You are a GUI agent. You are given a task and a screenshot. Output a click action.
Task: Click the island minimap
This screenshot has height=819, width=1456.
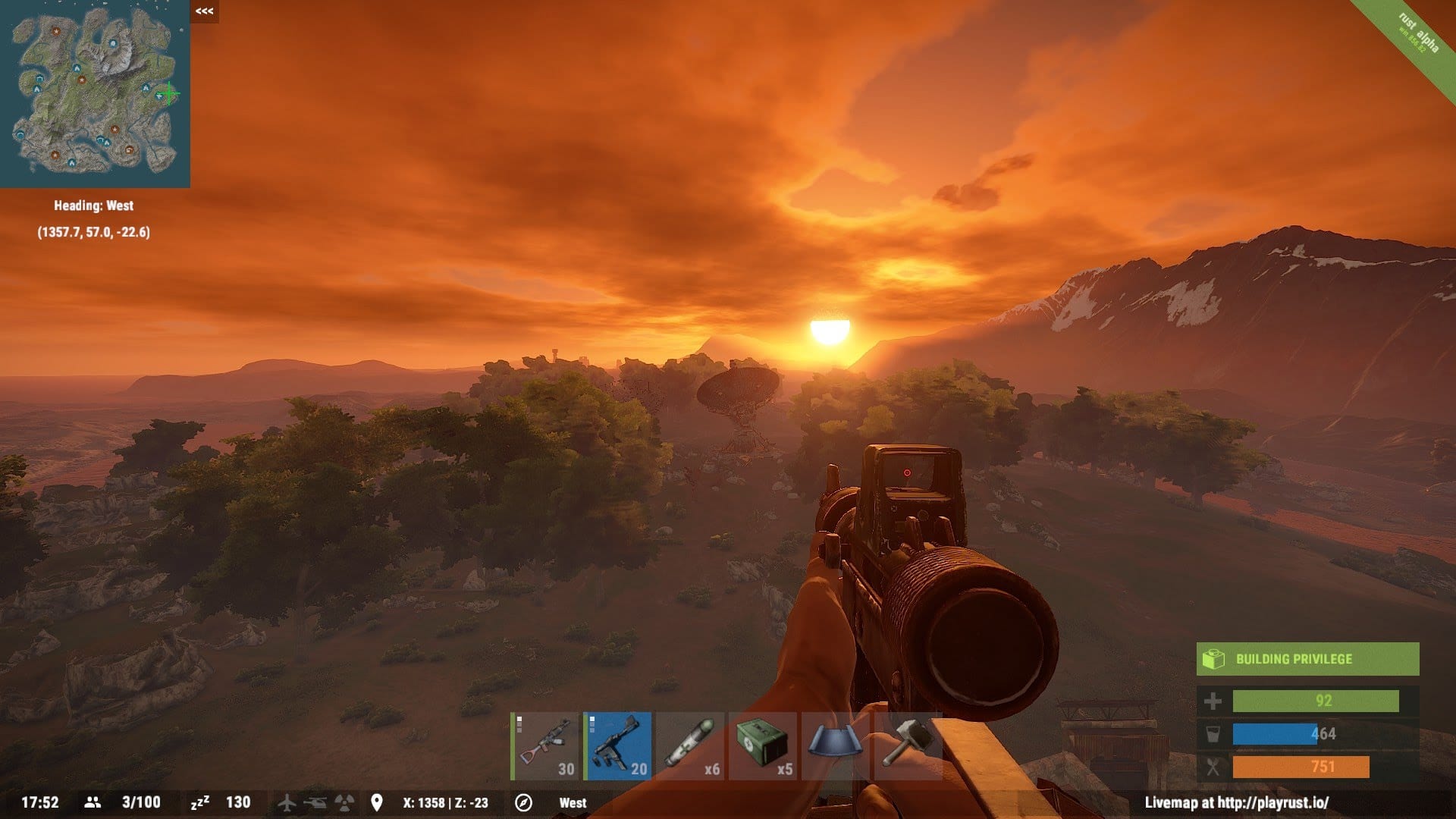[x=95, y=93]
